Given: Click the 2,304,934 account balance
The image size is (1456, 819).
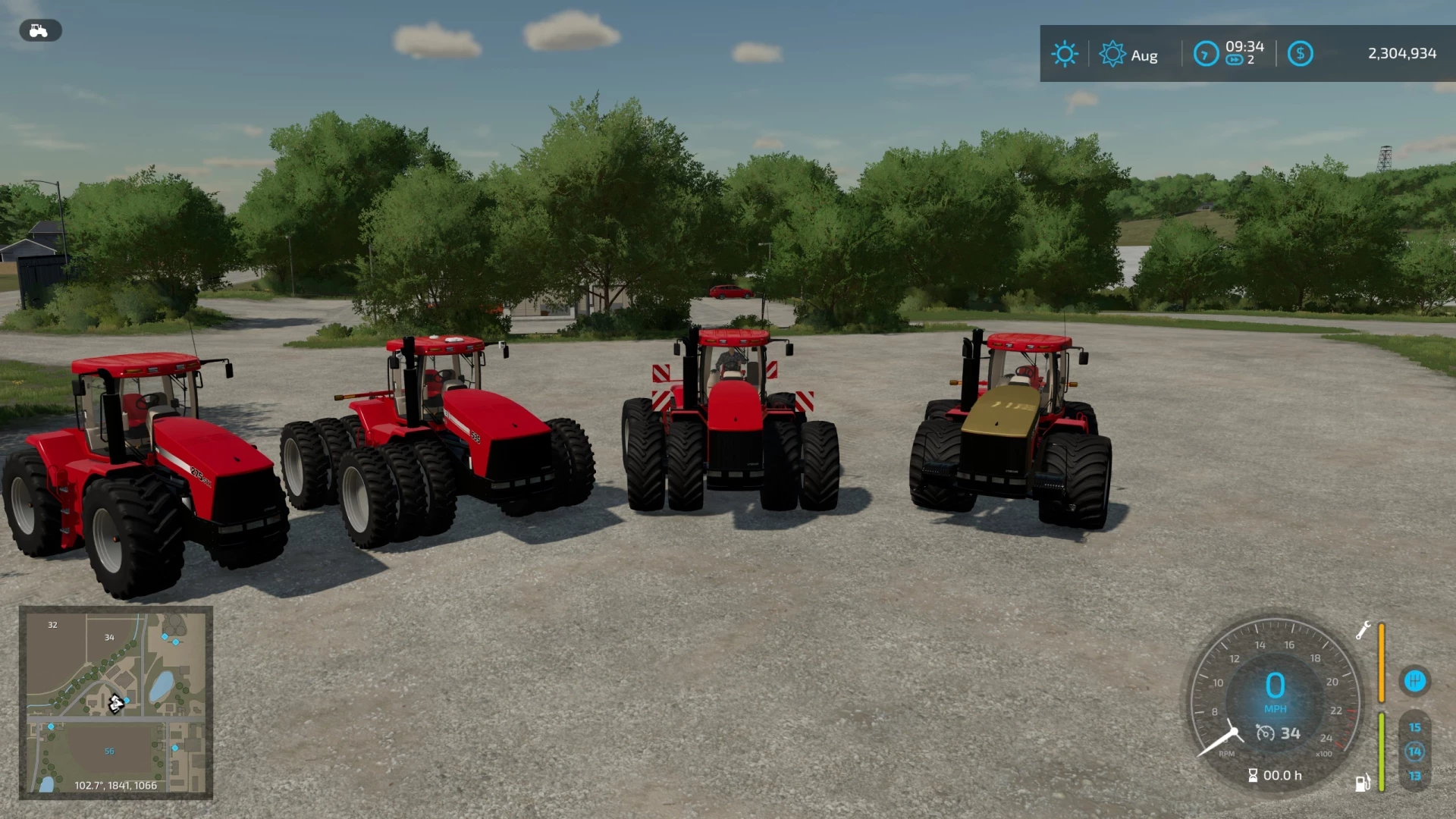Looking at the screenshot, I should pyautogui.click(x=1401, y=53).
